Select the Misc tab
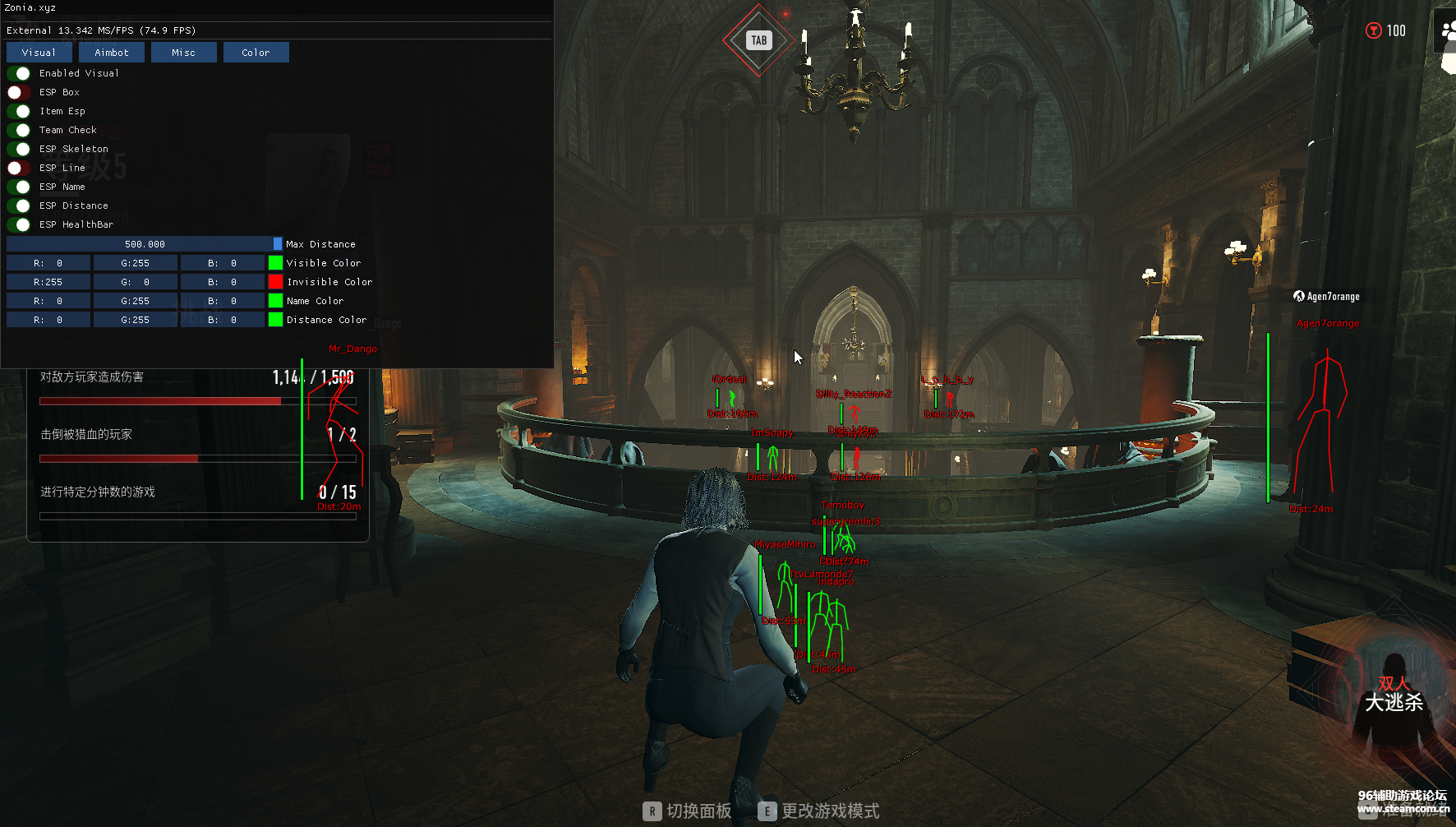 pos(184,53)
